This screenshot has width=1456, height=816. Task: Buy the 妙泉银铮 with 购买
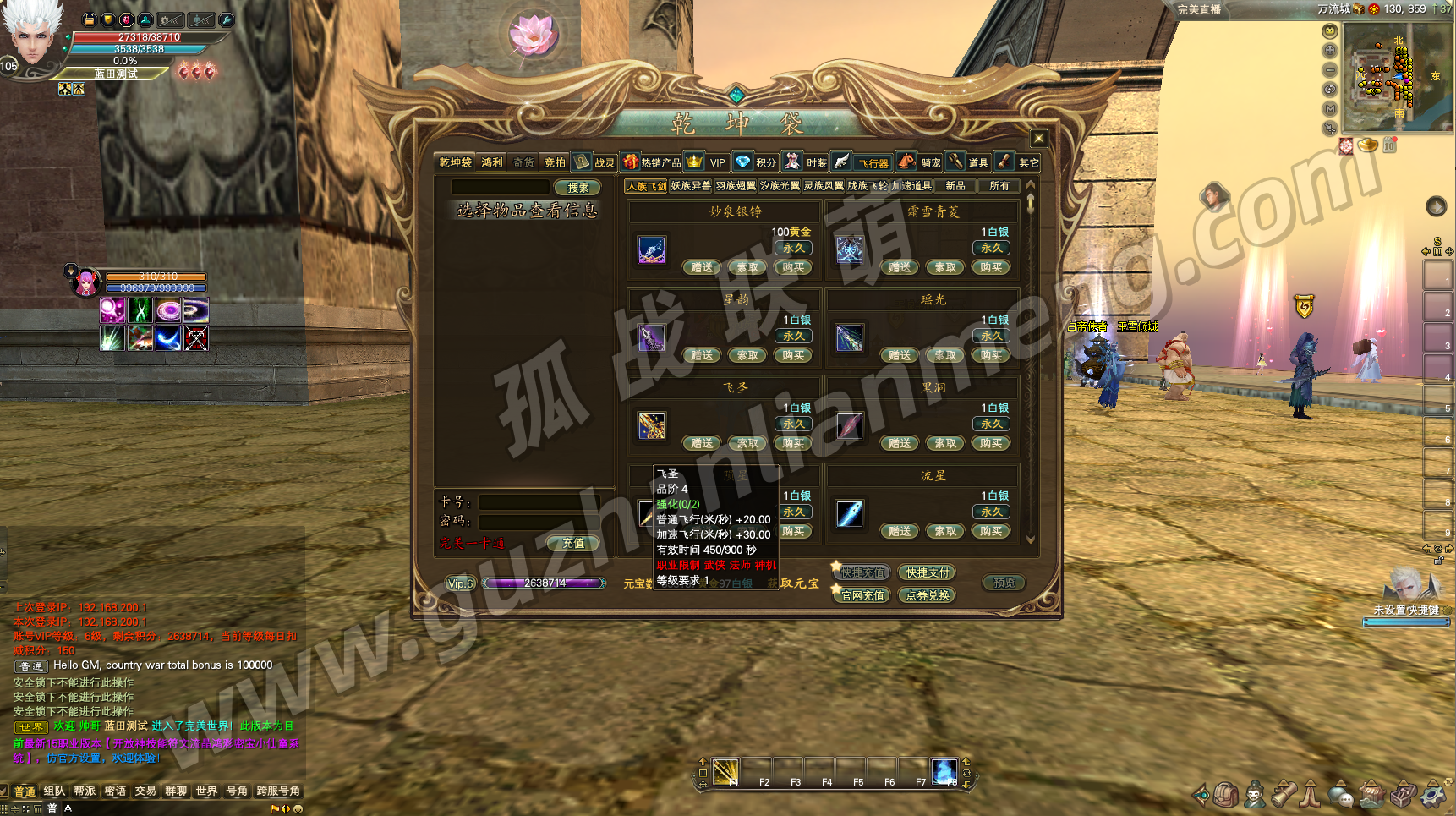793,267
